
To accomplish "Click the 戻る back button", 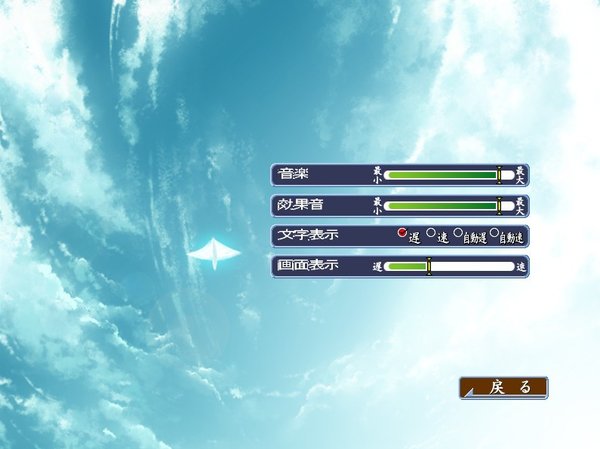I will point(504,388).
